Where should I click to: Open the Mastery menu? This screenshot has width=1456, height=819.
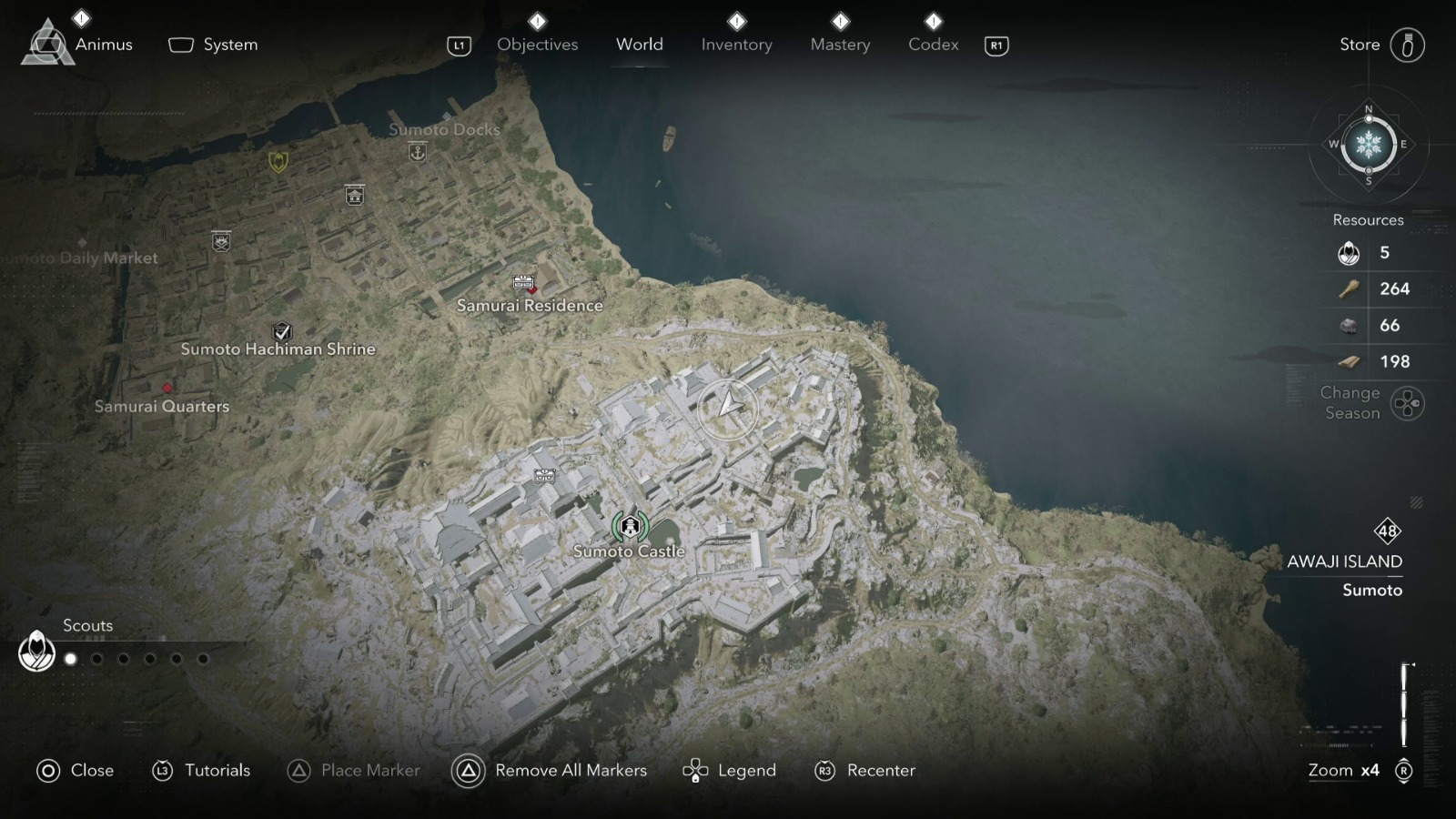[x=839, y=44]
